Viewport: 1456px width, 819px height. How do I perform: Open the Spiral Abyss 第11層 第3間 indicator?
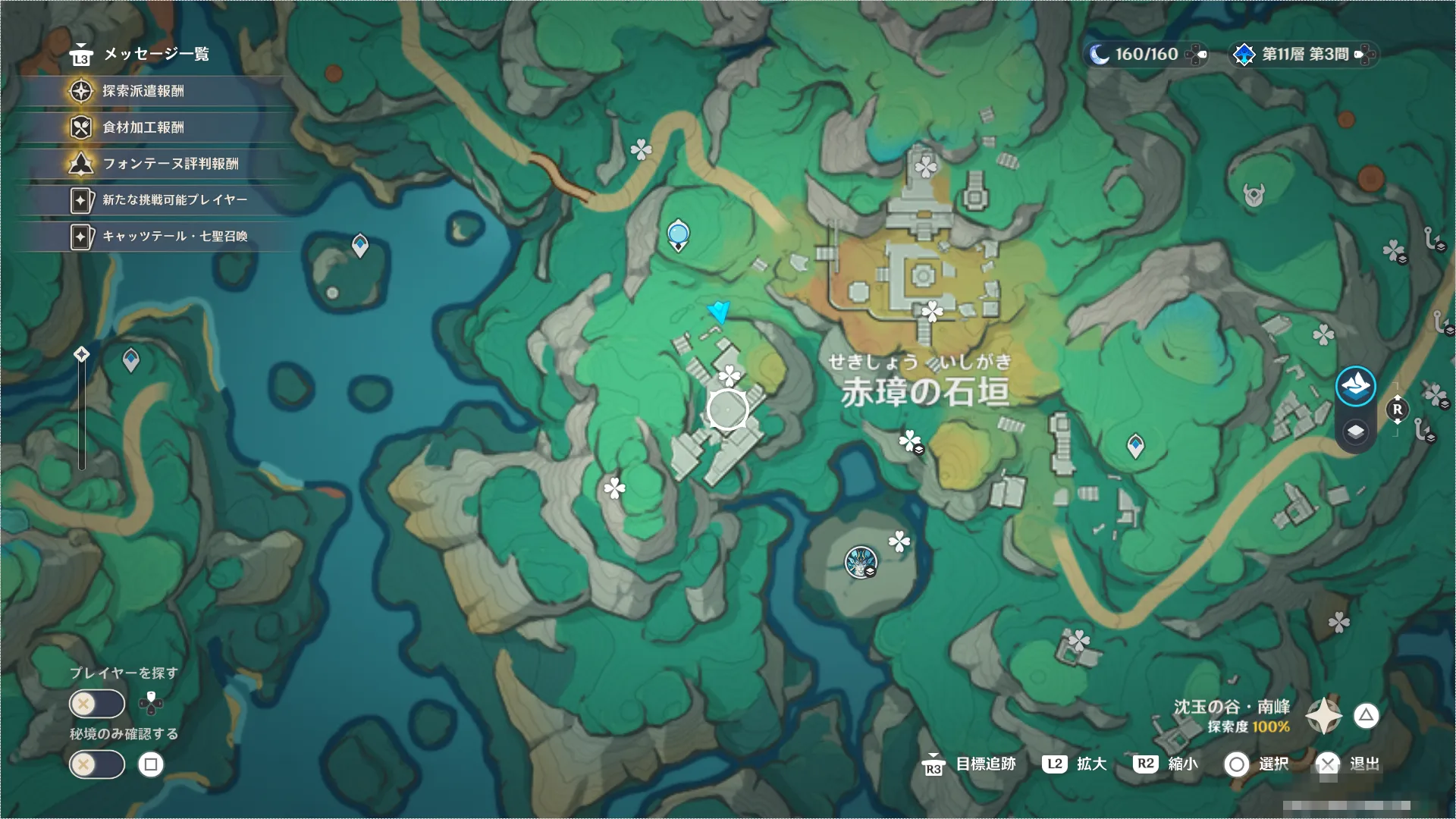(x=1303, y=55)
